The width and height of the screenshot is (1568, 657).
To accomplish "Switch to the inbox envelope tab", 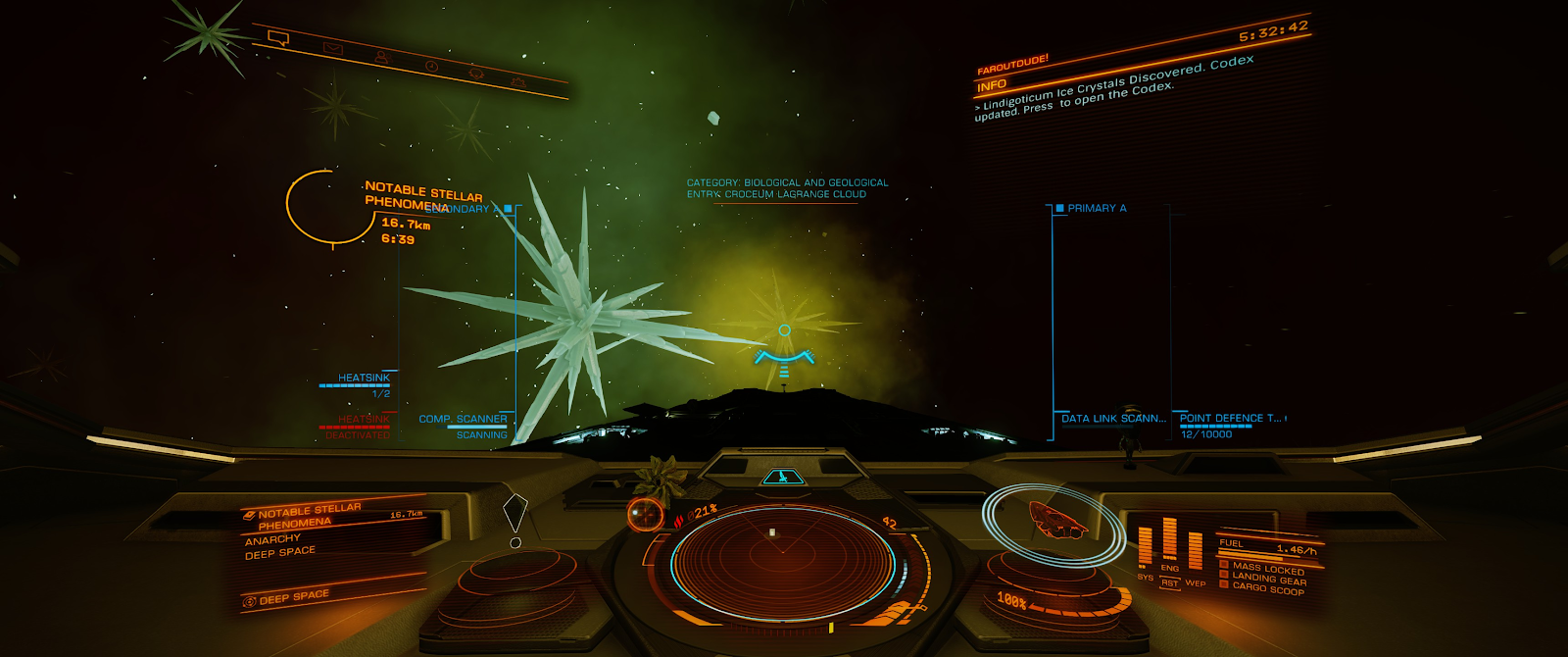I will click(x=333, y=48).
